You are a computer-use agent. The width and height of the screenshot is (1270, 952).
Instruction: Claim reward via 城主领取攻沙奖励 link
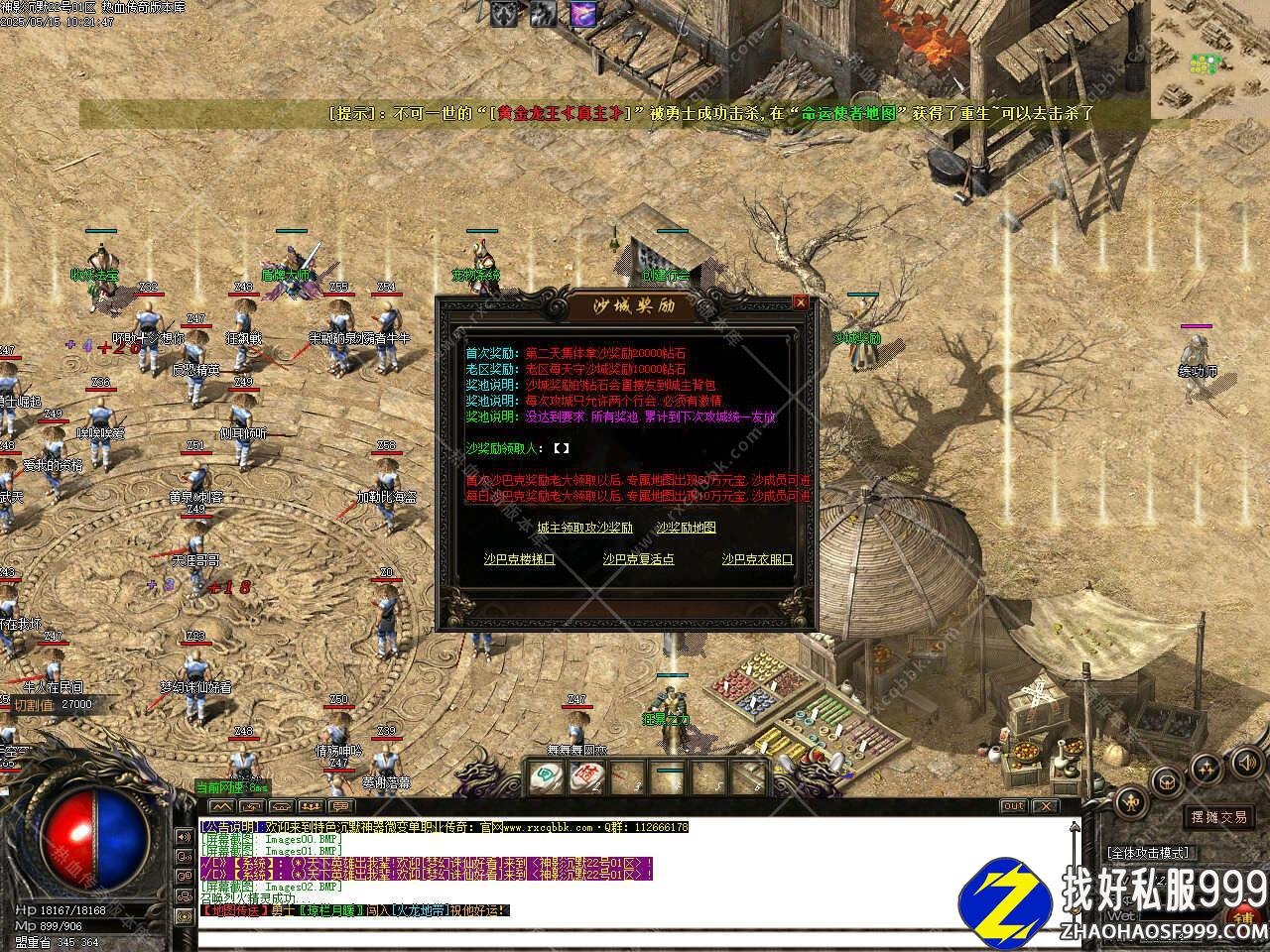pos(584,528)
